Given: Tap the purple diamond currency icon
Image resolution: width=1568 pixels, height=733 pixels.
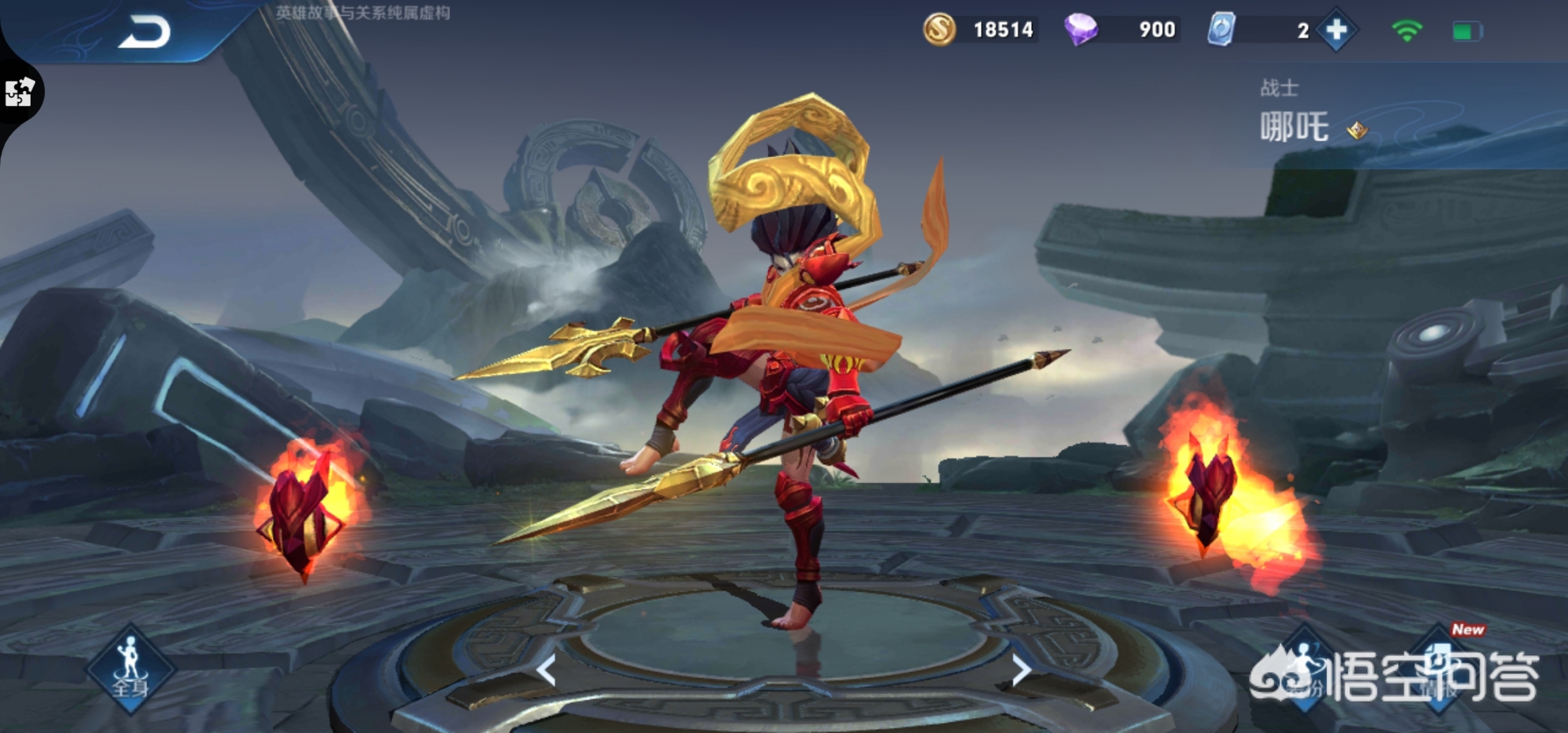Looking at the screenshot, I should pos(1080,30).
